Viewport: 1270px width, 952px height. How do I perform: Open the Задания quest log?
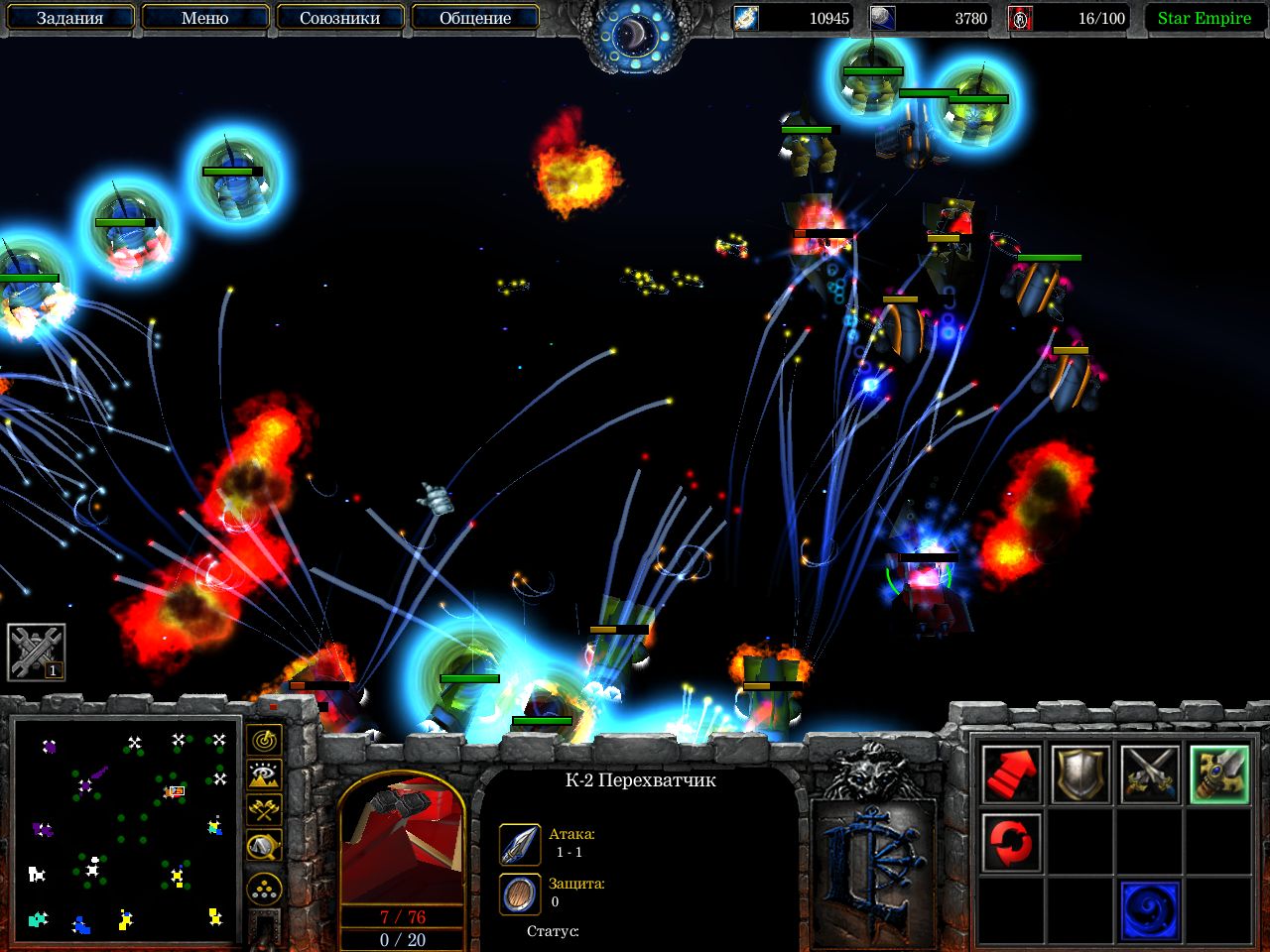click(x=69, y=18)
